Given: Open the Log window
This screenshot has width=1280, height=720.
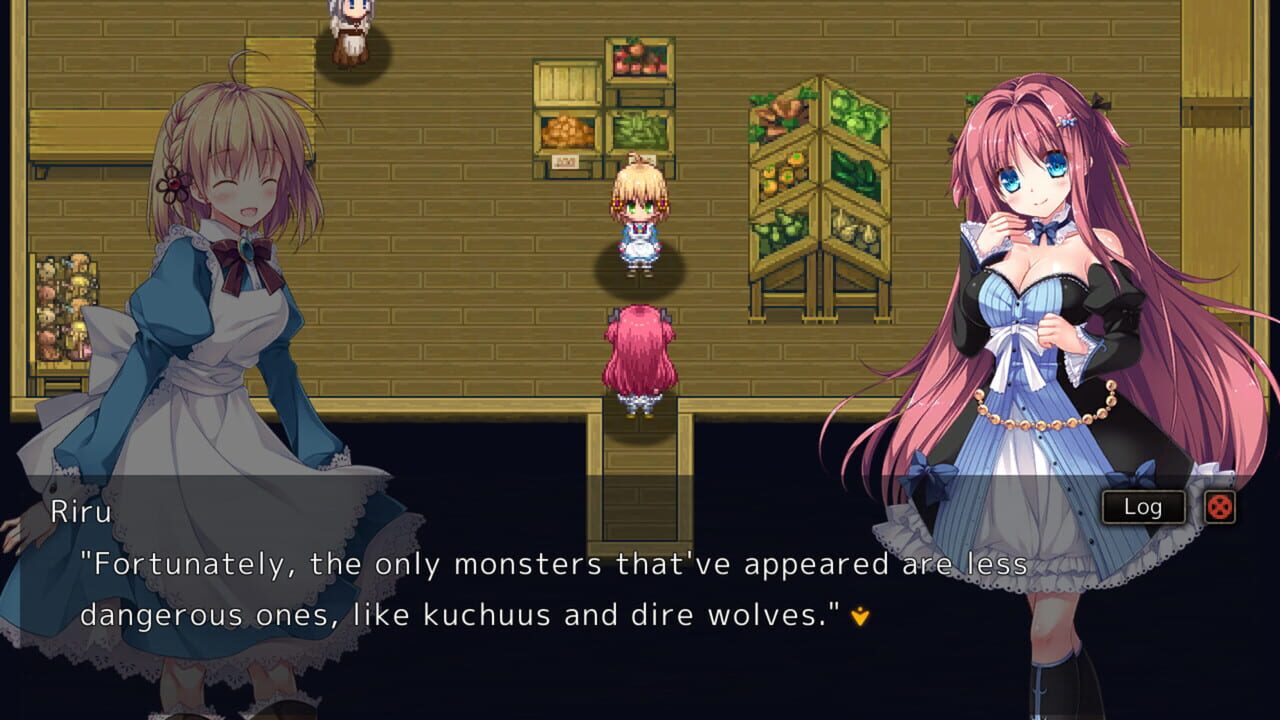Looking at the screenshot, I should tap(1143, 507).
